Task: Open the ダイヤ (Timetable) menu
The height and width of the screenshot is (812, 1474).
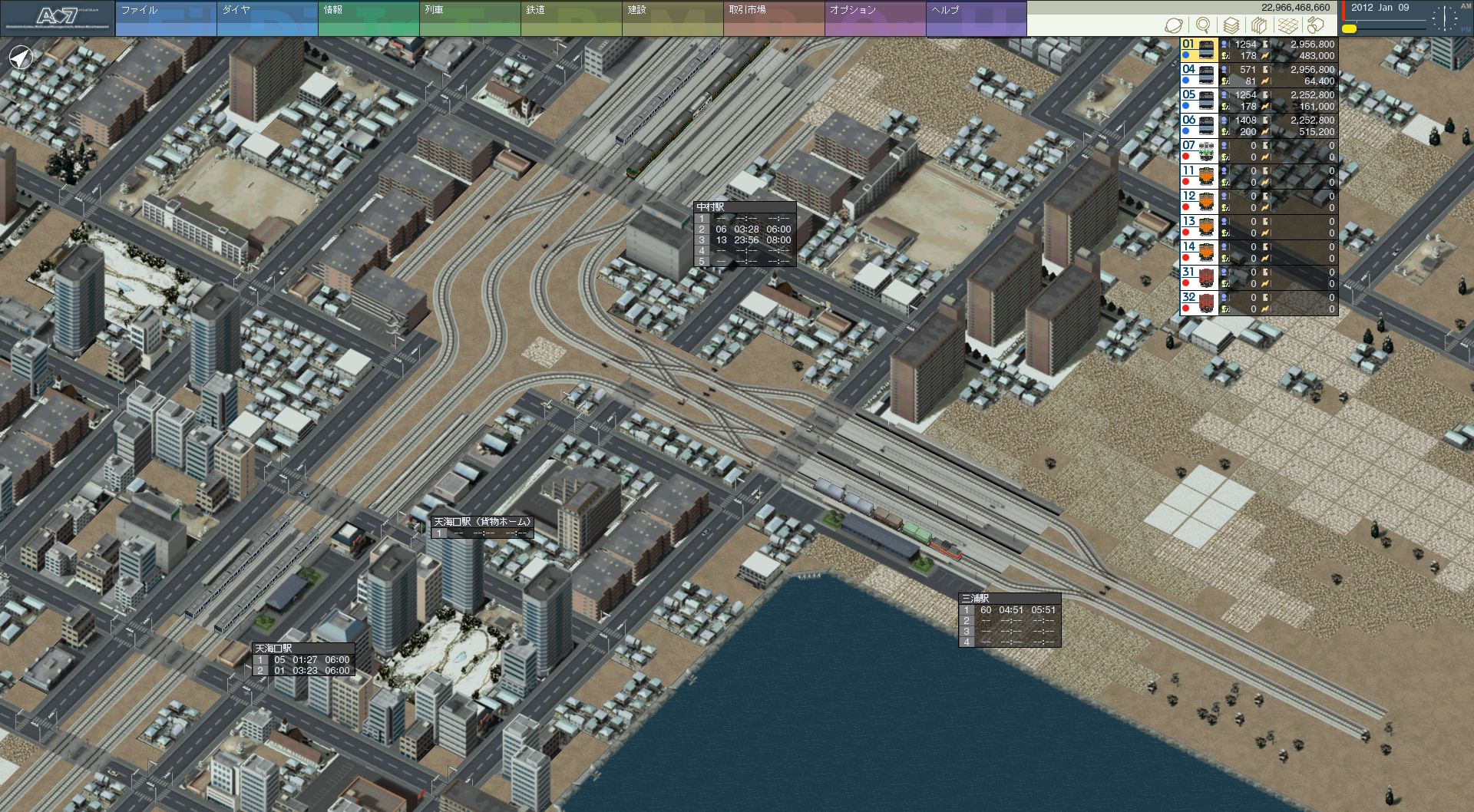Action: tap(266, 18)
